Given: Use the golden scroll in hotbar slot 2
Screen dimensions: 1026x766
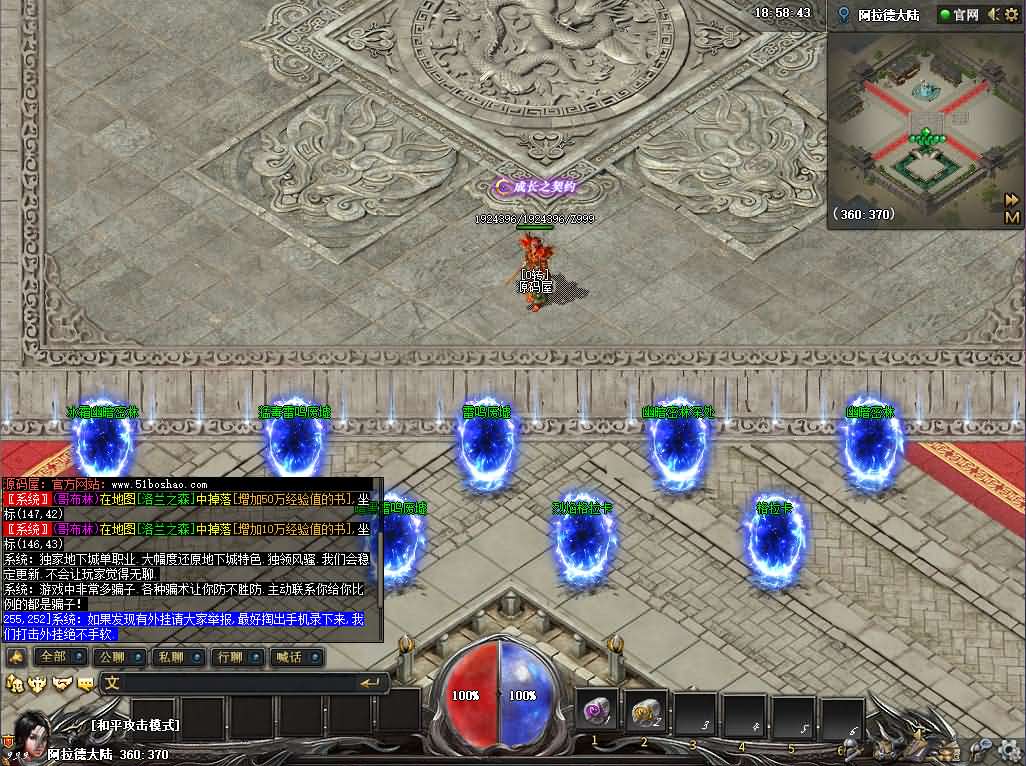Looking at the screenshot, I should click(x=646, y=712).
